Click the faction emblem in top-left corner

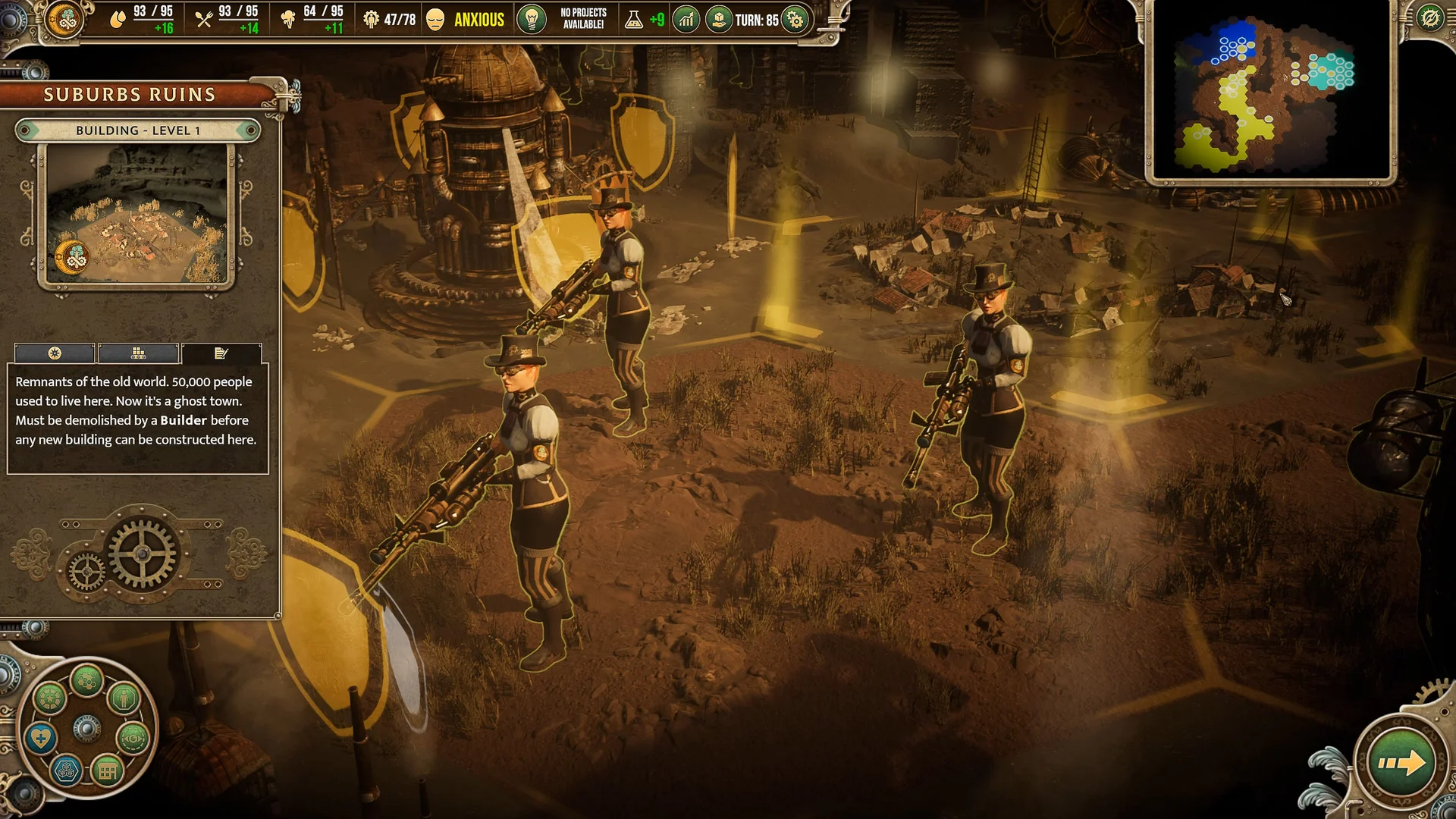64,19
